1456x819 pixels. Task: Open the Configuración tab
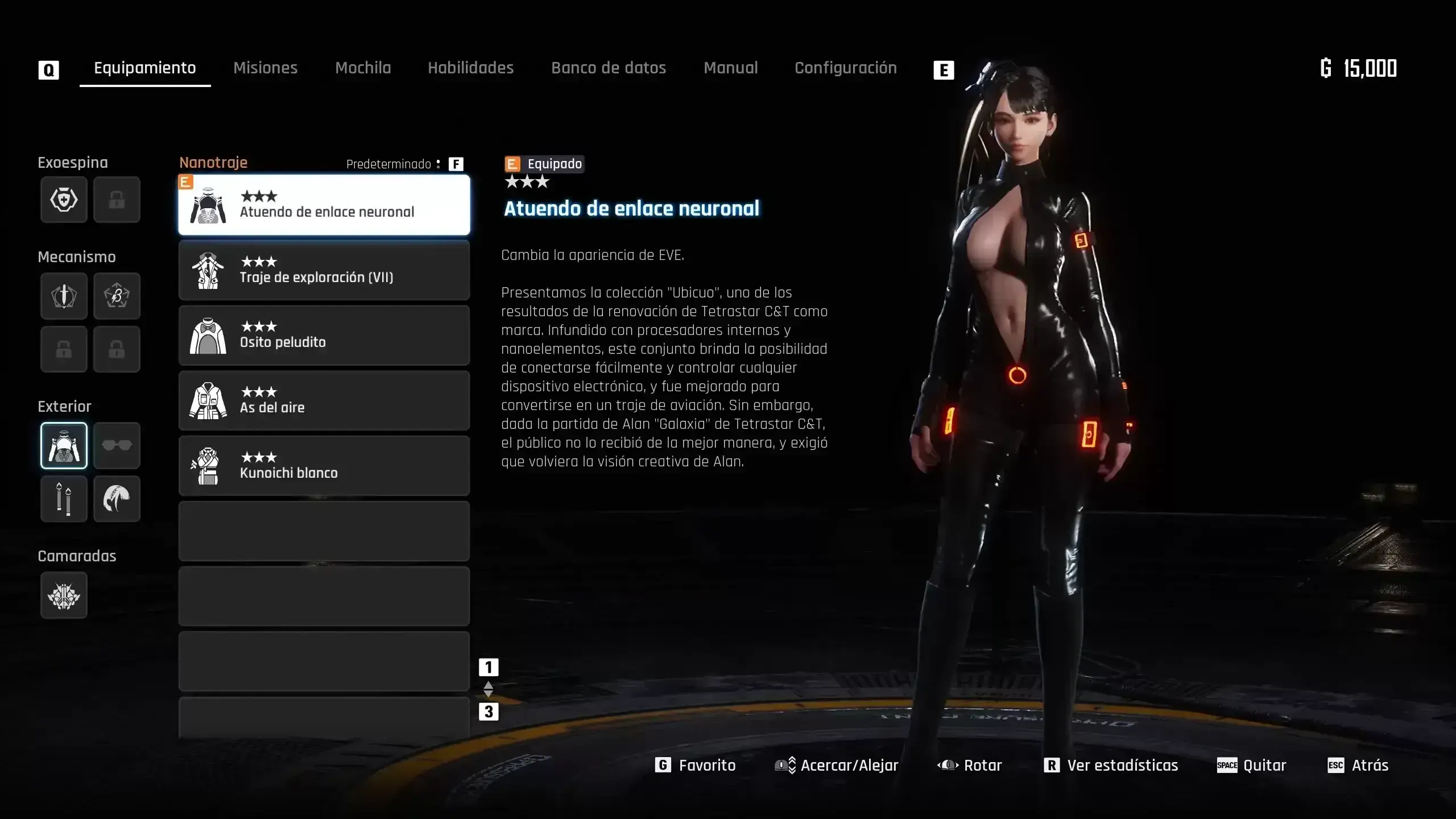[x=845, y=68]
